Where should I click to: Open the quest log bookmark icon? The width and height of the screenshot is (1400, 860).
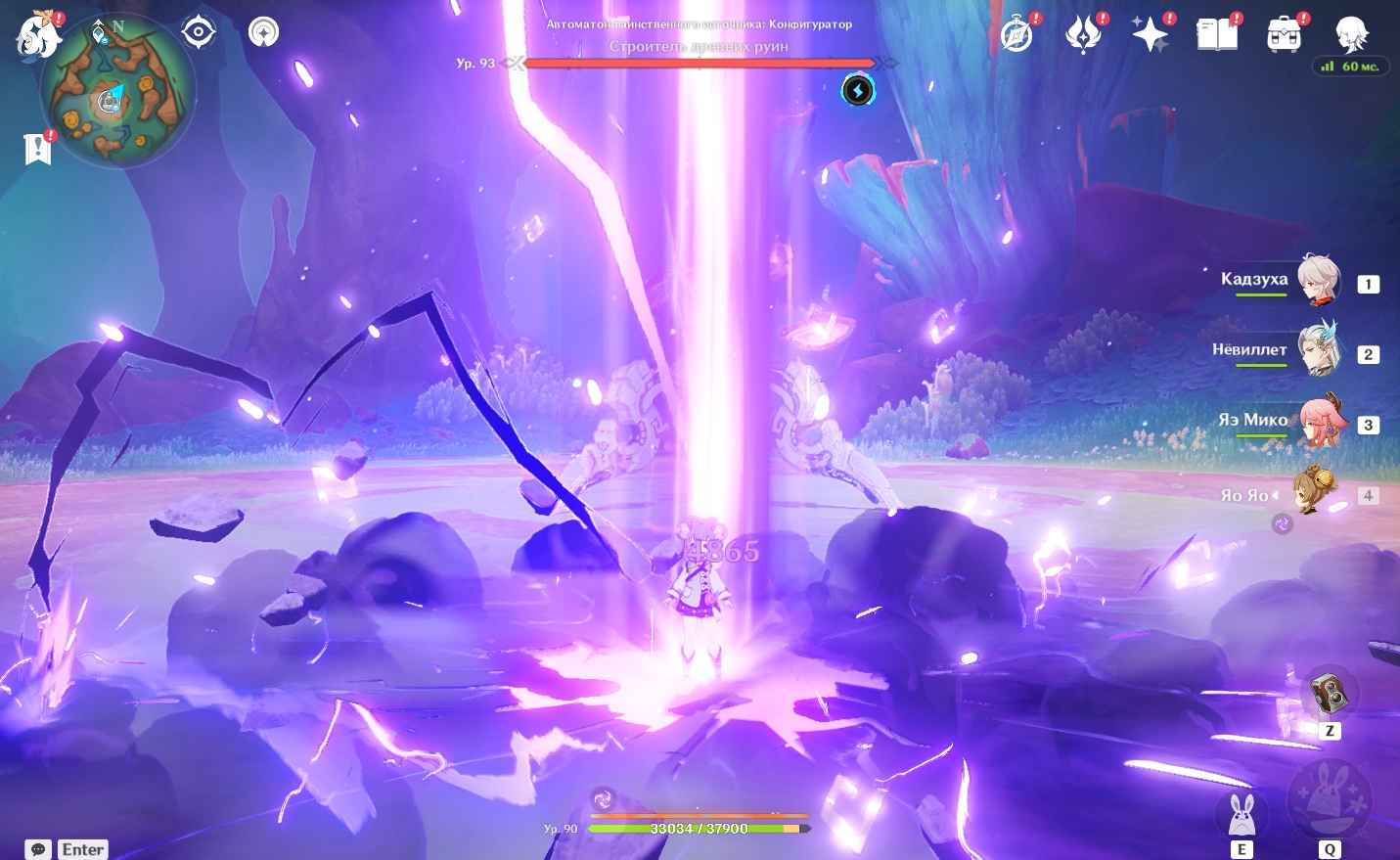click(x=38, y=149)
